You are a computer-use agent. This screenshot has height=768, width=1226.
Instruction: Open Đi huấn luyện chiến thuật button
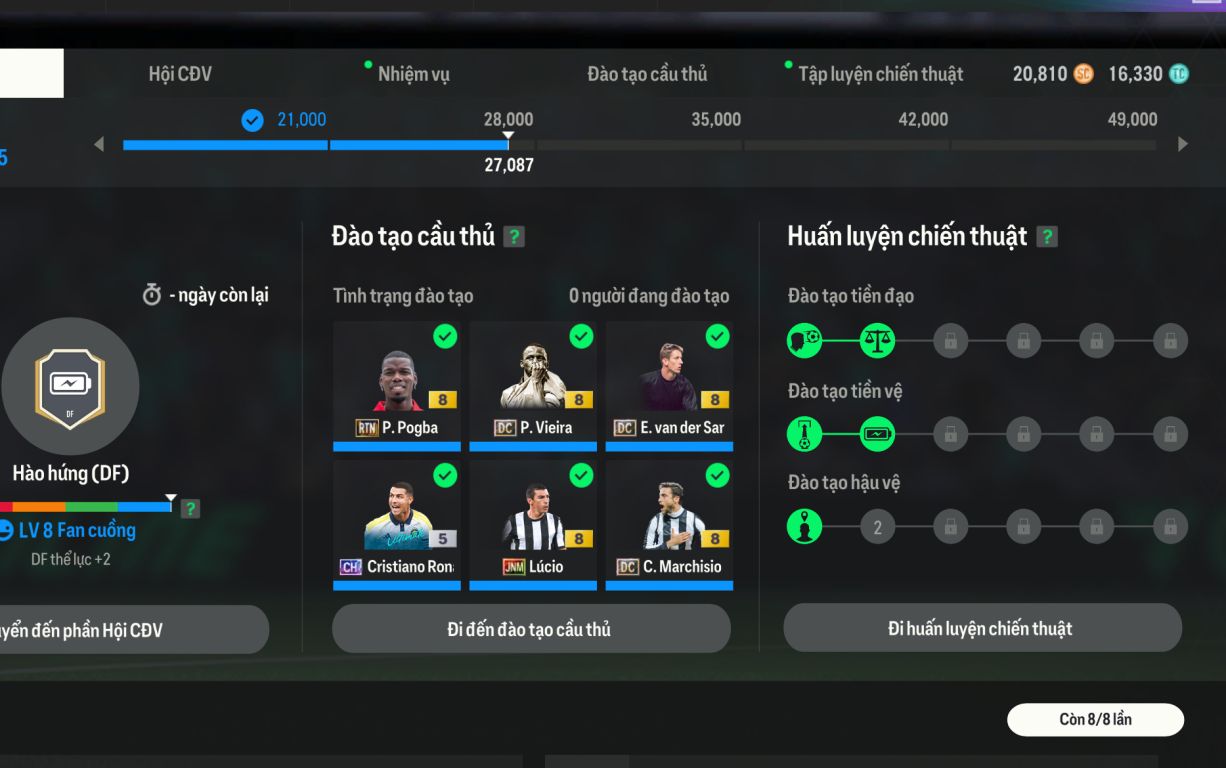(982, 628)
